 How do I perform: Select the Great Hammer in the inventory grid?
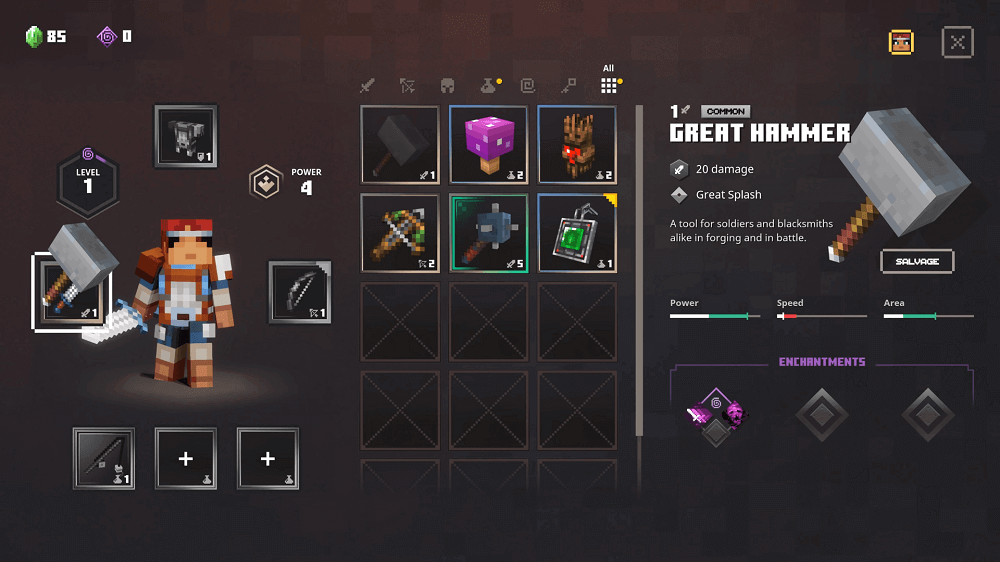[x=400, y=145]
